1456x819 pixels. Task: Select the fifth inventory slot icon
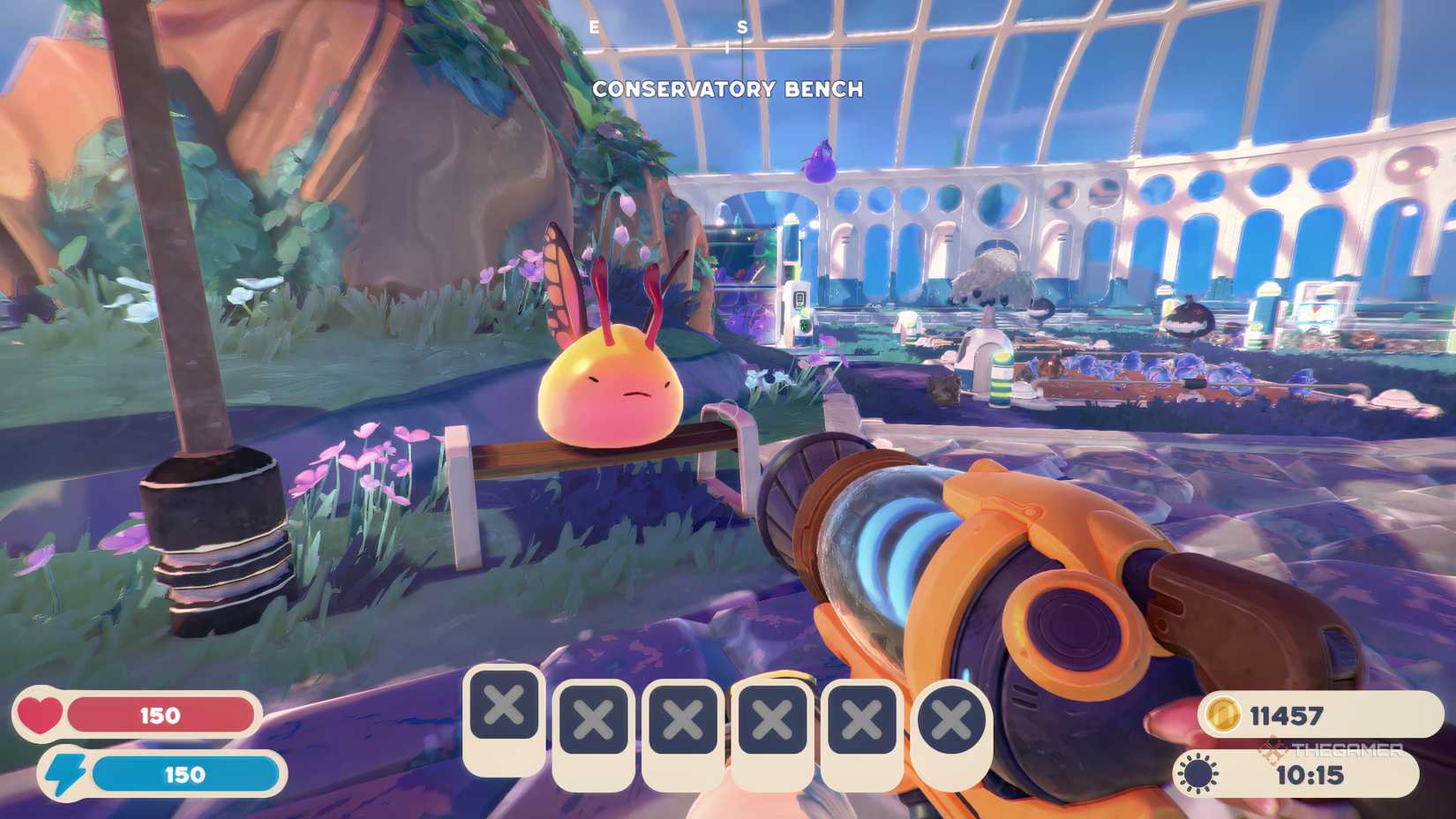[863, 719]
